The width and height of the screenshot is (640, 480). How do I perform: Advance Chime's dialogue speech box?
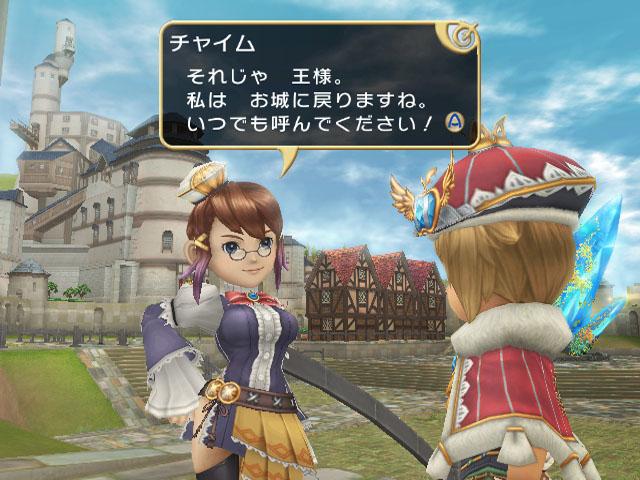coord(455,122)
